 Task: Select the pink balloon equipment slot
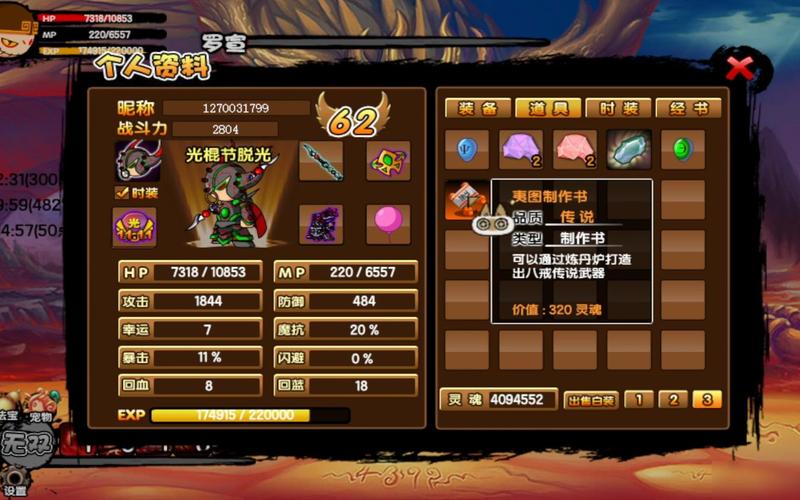click(388, 224)
